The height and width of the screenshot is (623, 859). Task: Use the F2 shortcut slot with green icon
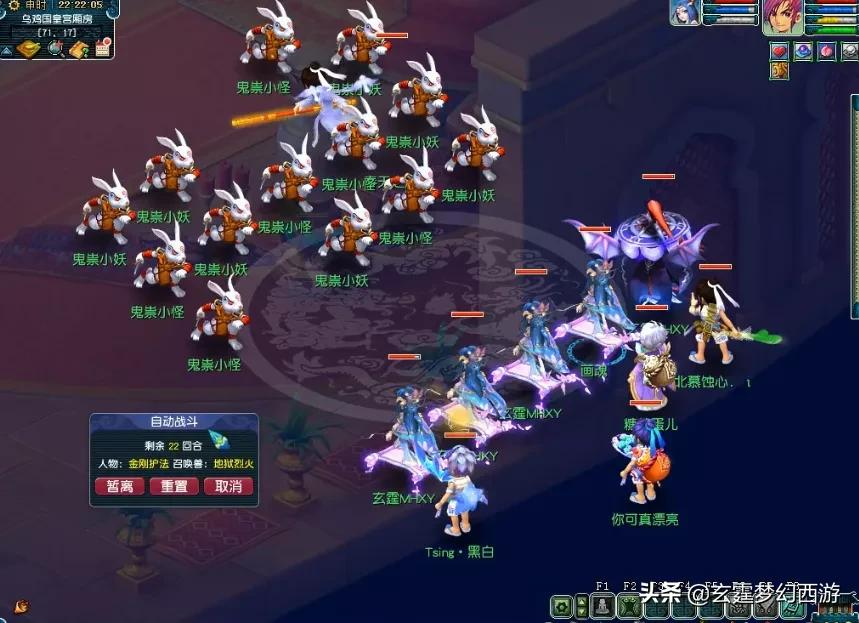[629, 606]
